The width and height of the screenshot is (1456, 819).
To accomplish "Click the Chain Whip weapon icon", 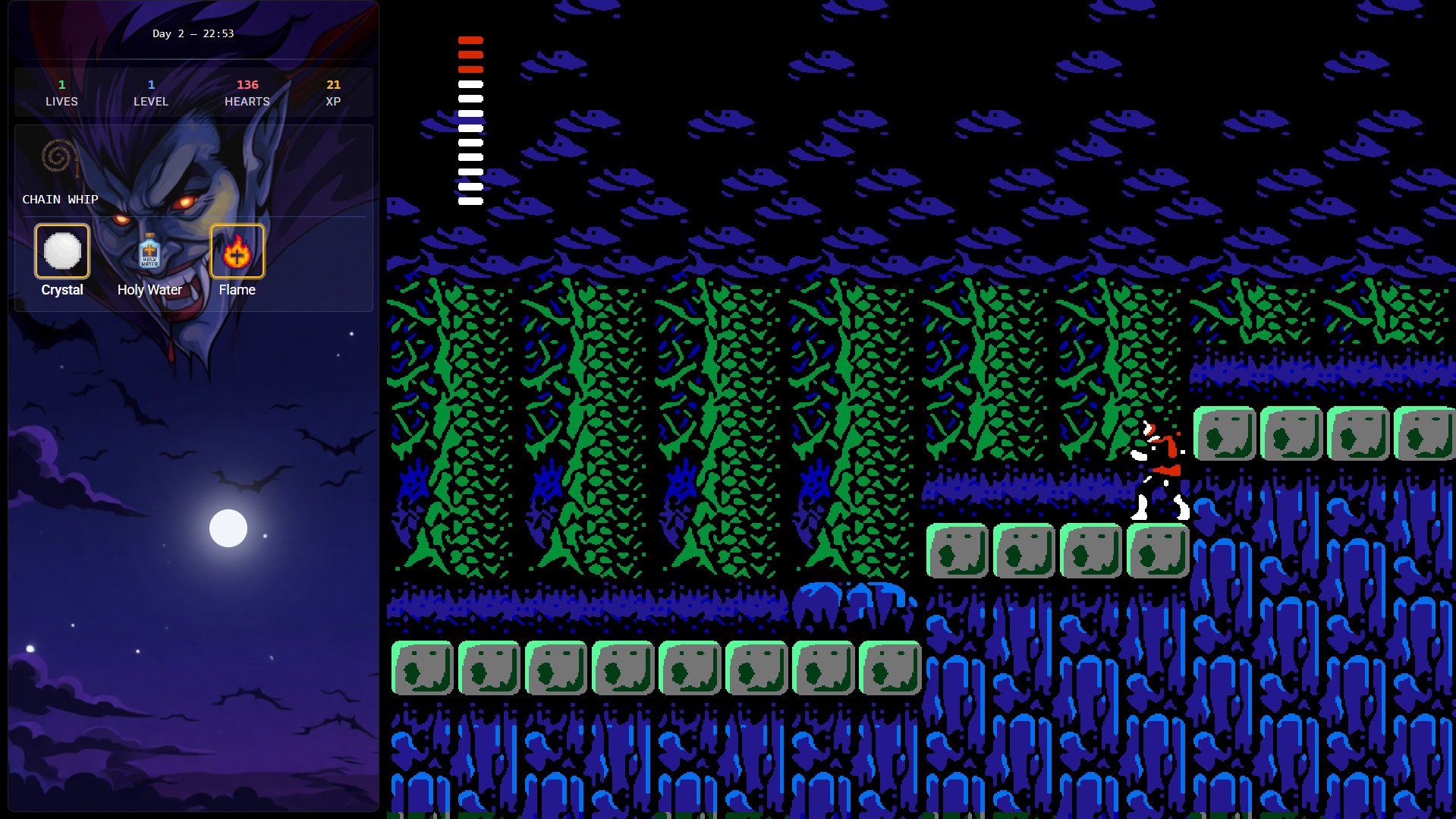I will (59, 159).
